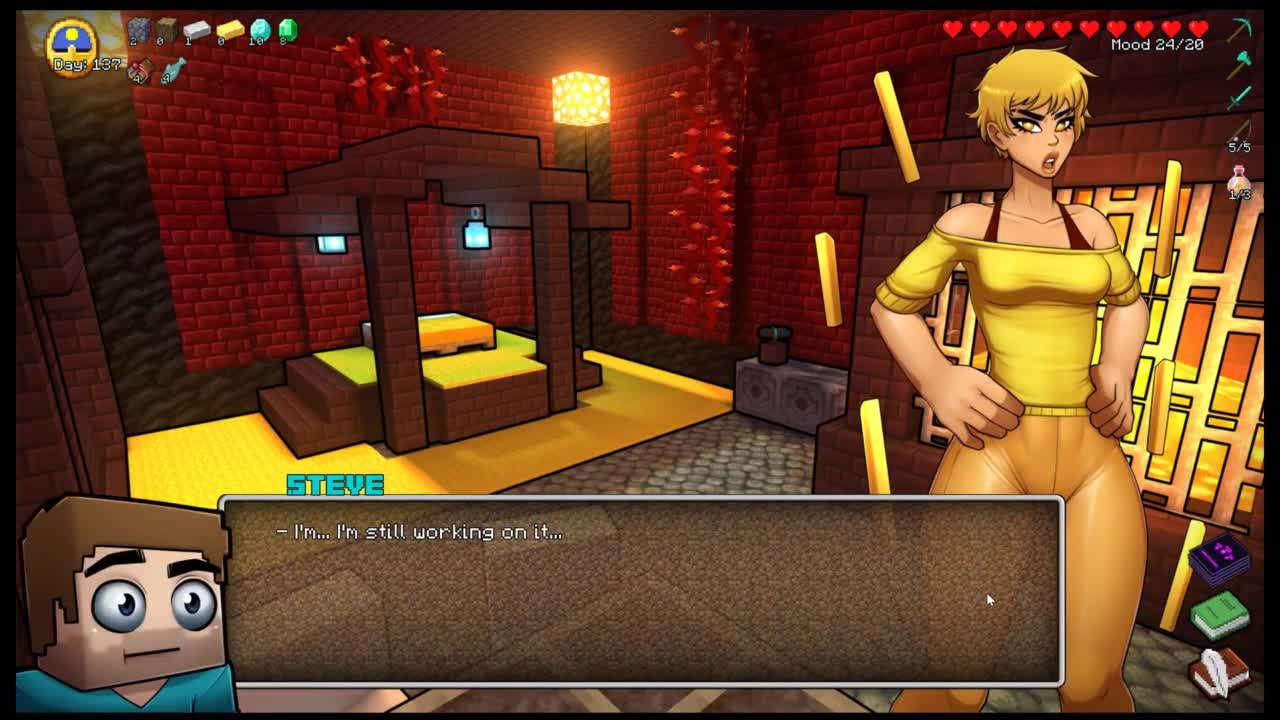Open the purple enchanted book
This screenshot has height=720, width=1280.
click(1221, 558)
